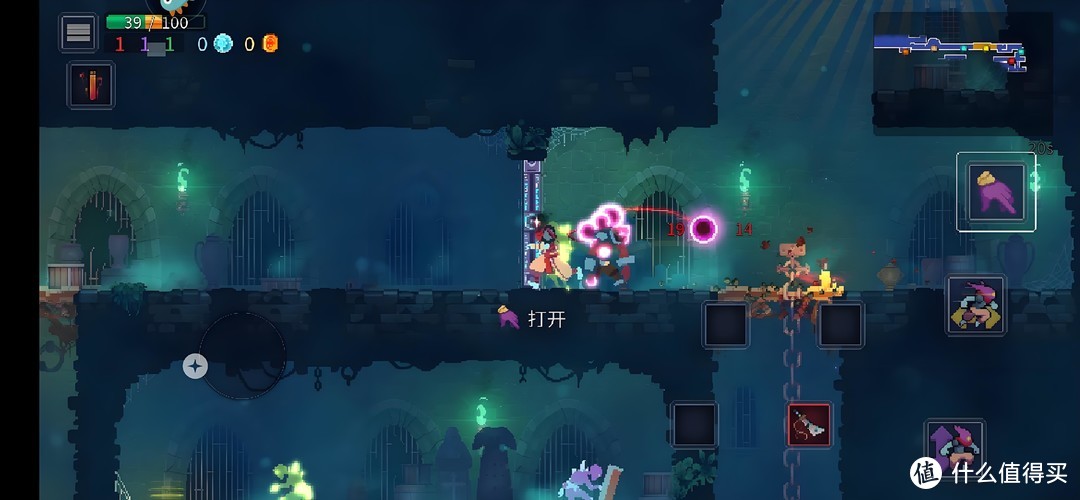Activate the dodge roll button
Screen dimensions: 1080x500
click(975, 305)
